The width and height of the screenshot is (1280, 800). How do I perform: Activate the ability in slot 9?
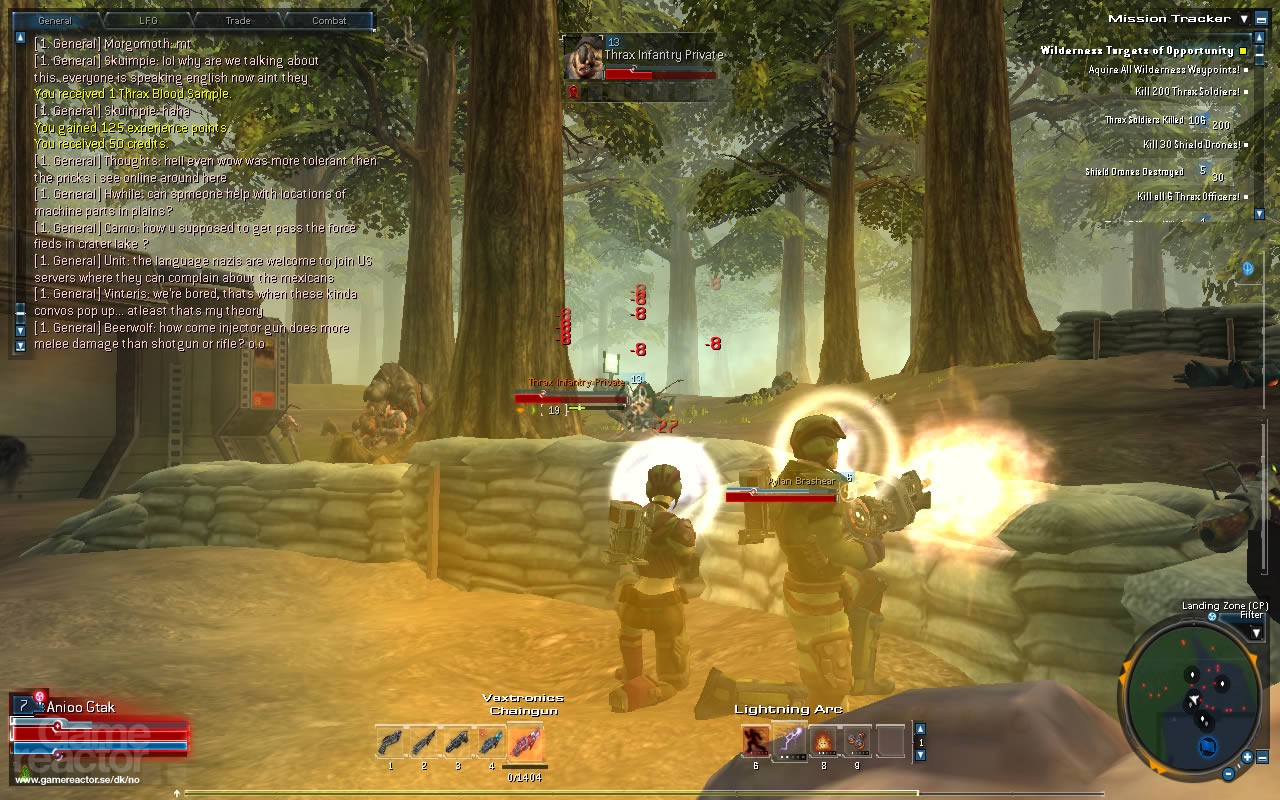point(857,741)
